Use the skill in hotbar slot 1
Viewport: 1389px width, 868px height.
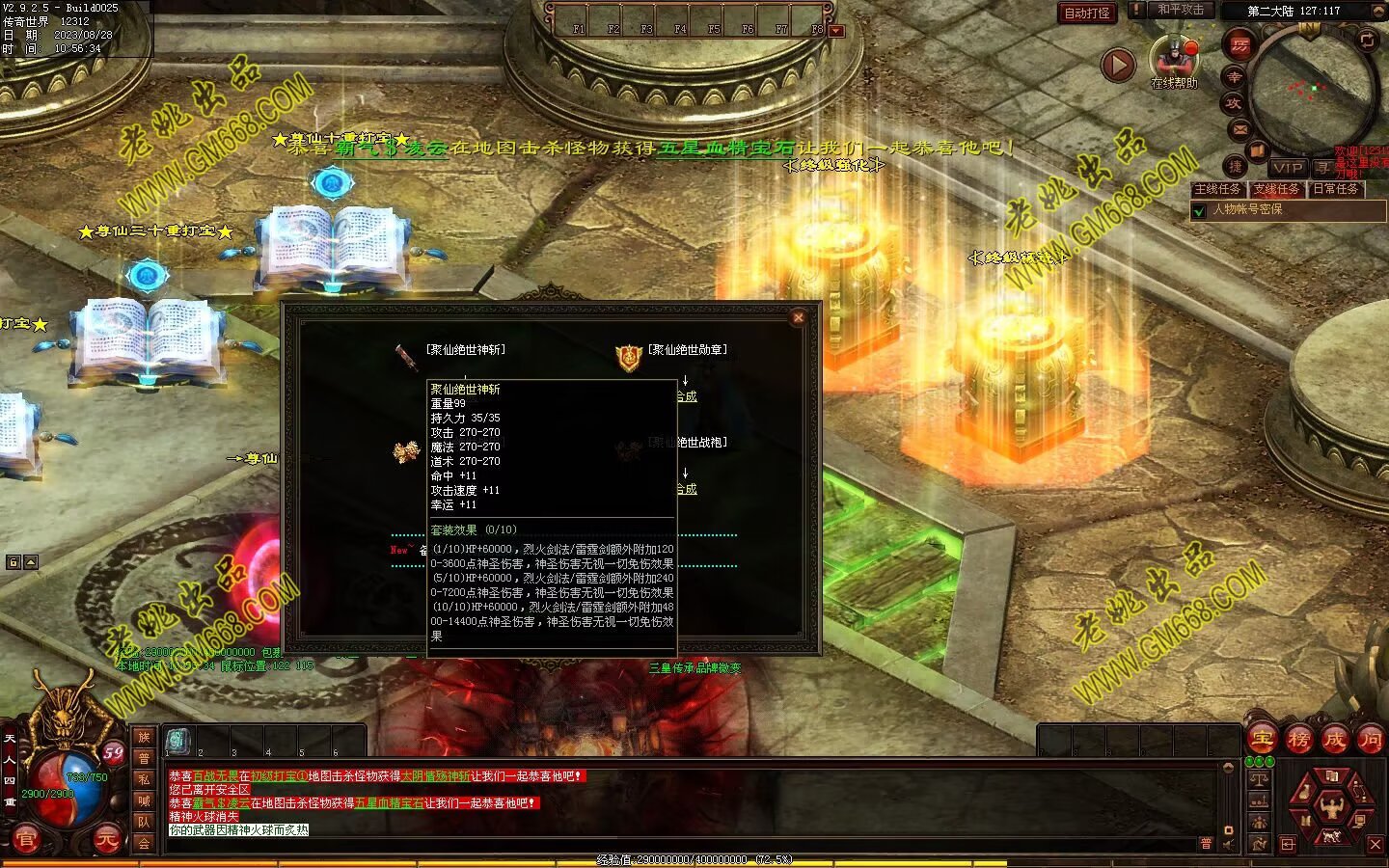178,741
